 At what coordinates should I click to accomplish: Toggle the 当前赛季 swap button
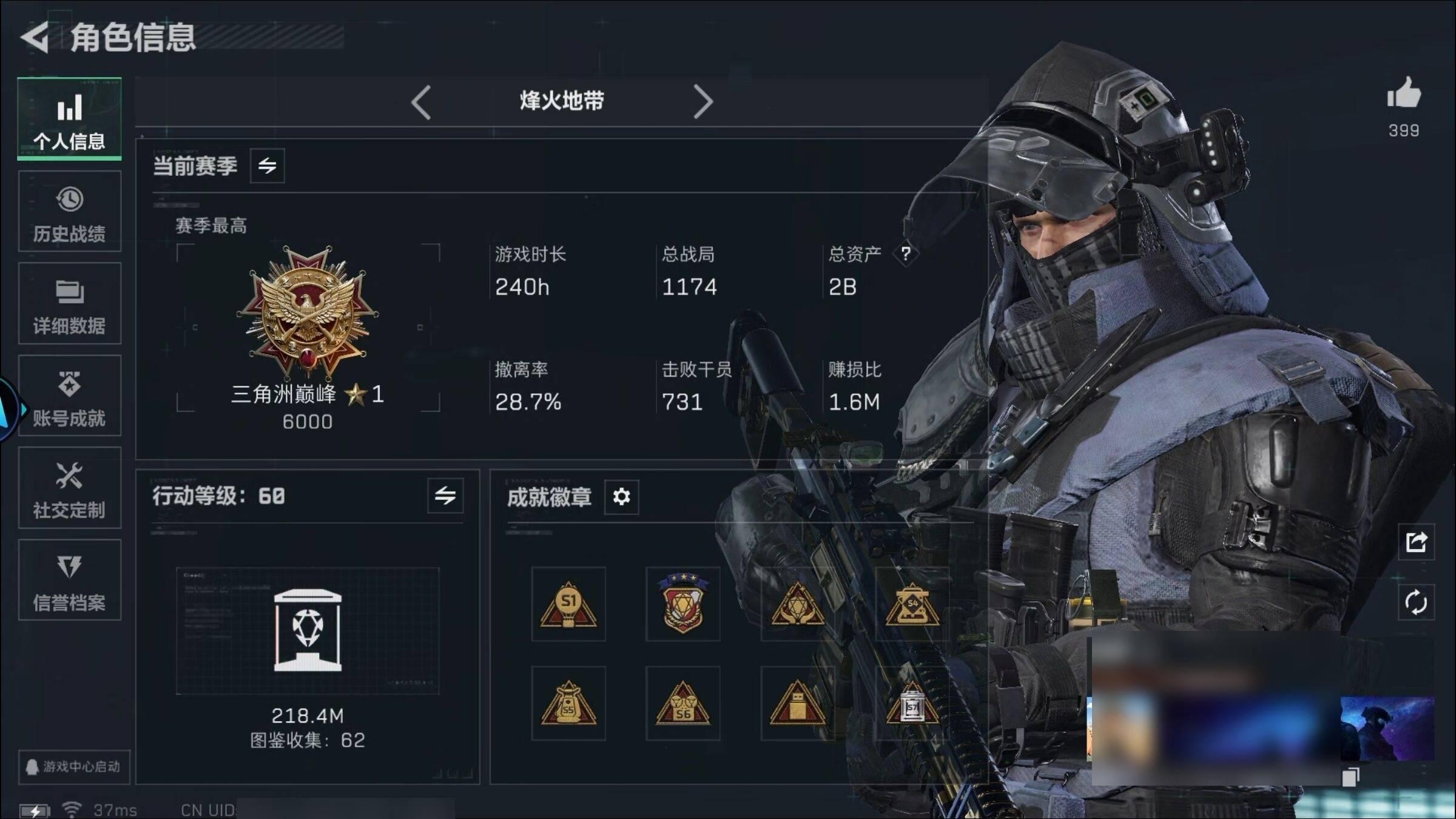pyautogui.click(x=267, y=166)
